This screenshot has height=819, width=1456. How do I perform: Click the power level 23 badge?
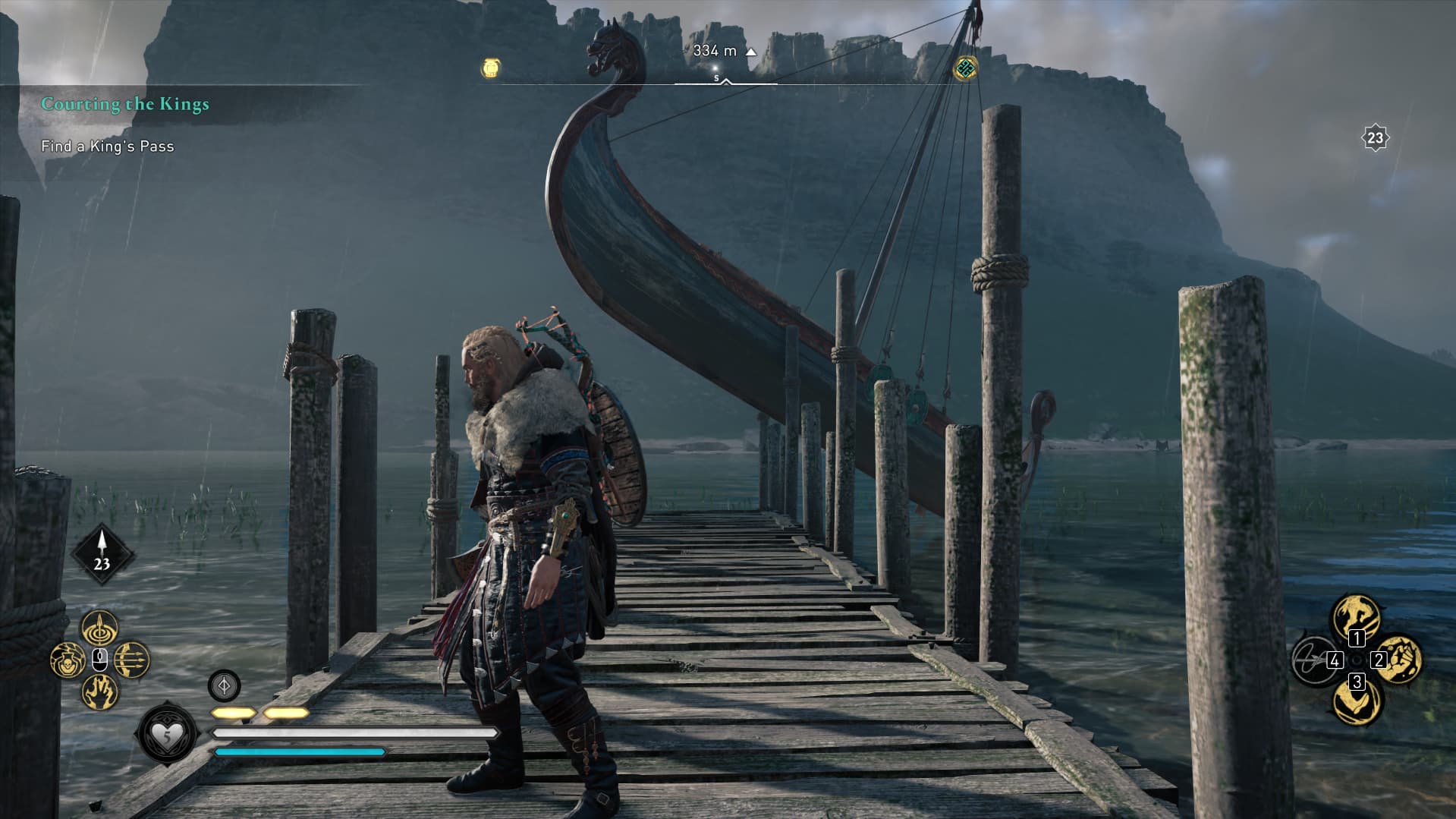click(1375, 138)
